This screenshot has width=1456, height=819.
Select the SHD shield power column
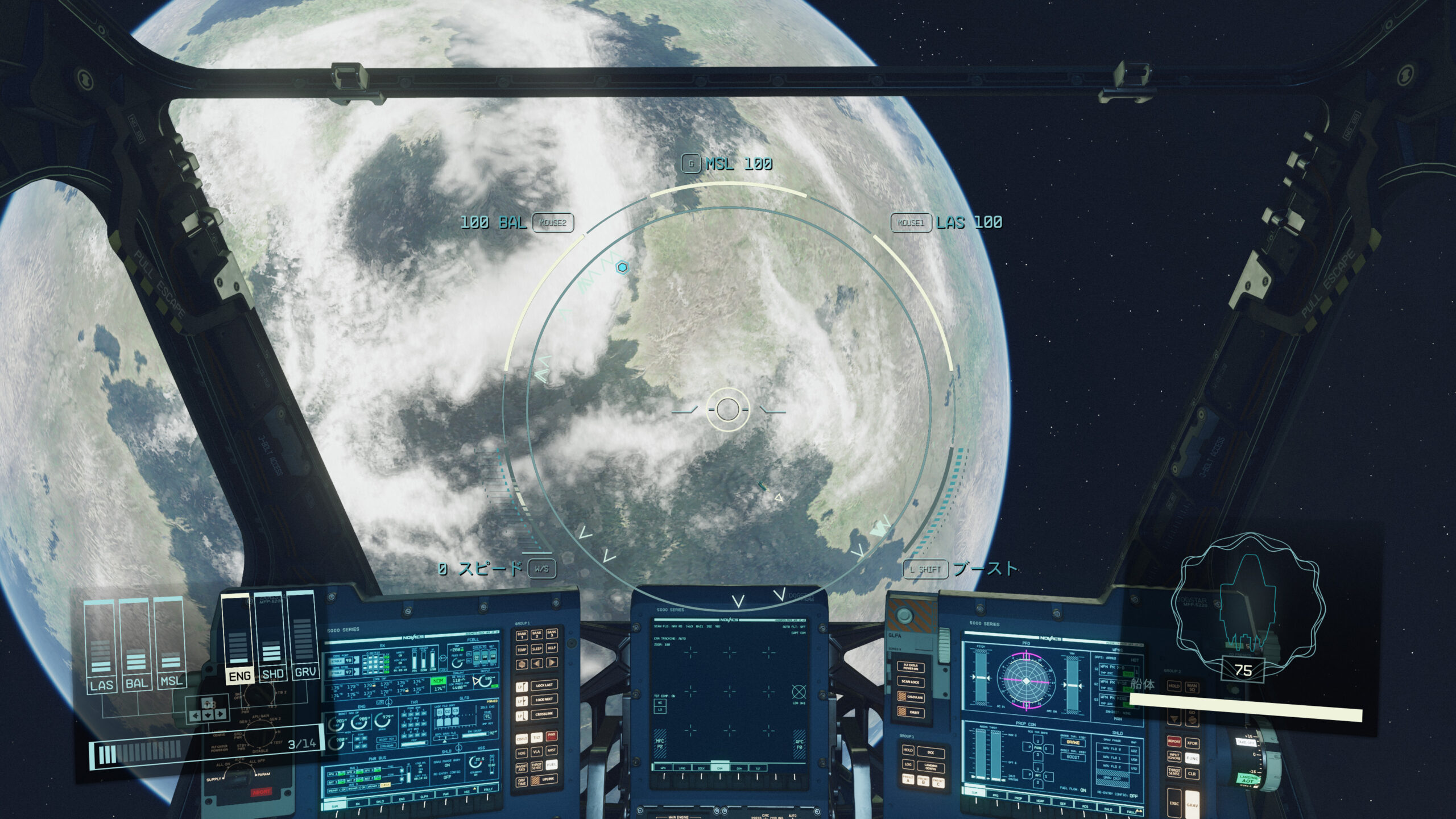tap(272, 637)
